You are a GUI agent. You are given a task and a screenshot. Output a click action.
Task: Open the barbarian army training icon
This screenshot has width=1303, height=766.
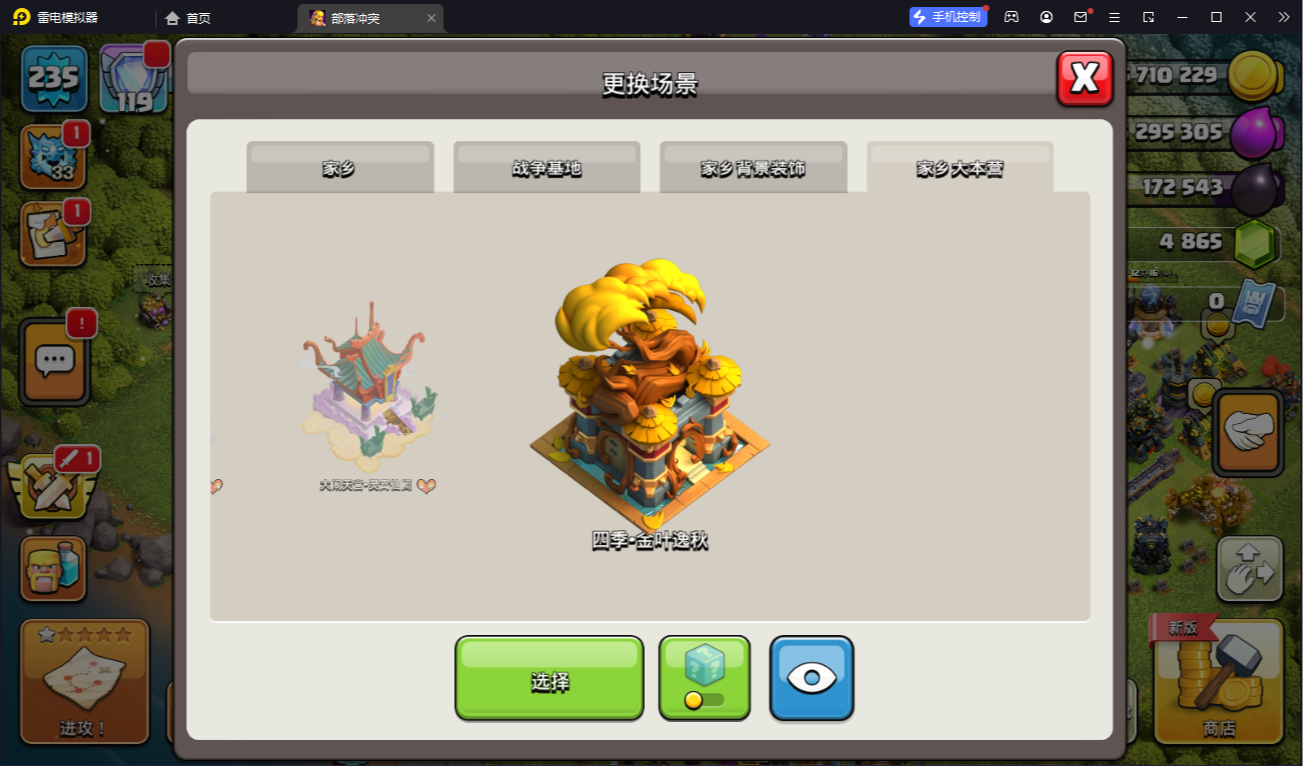click(x=53, y=570)
